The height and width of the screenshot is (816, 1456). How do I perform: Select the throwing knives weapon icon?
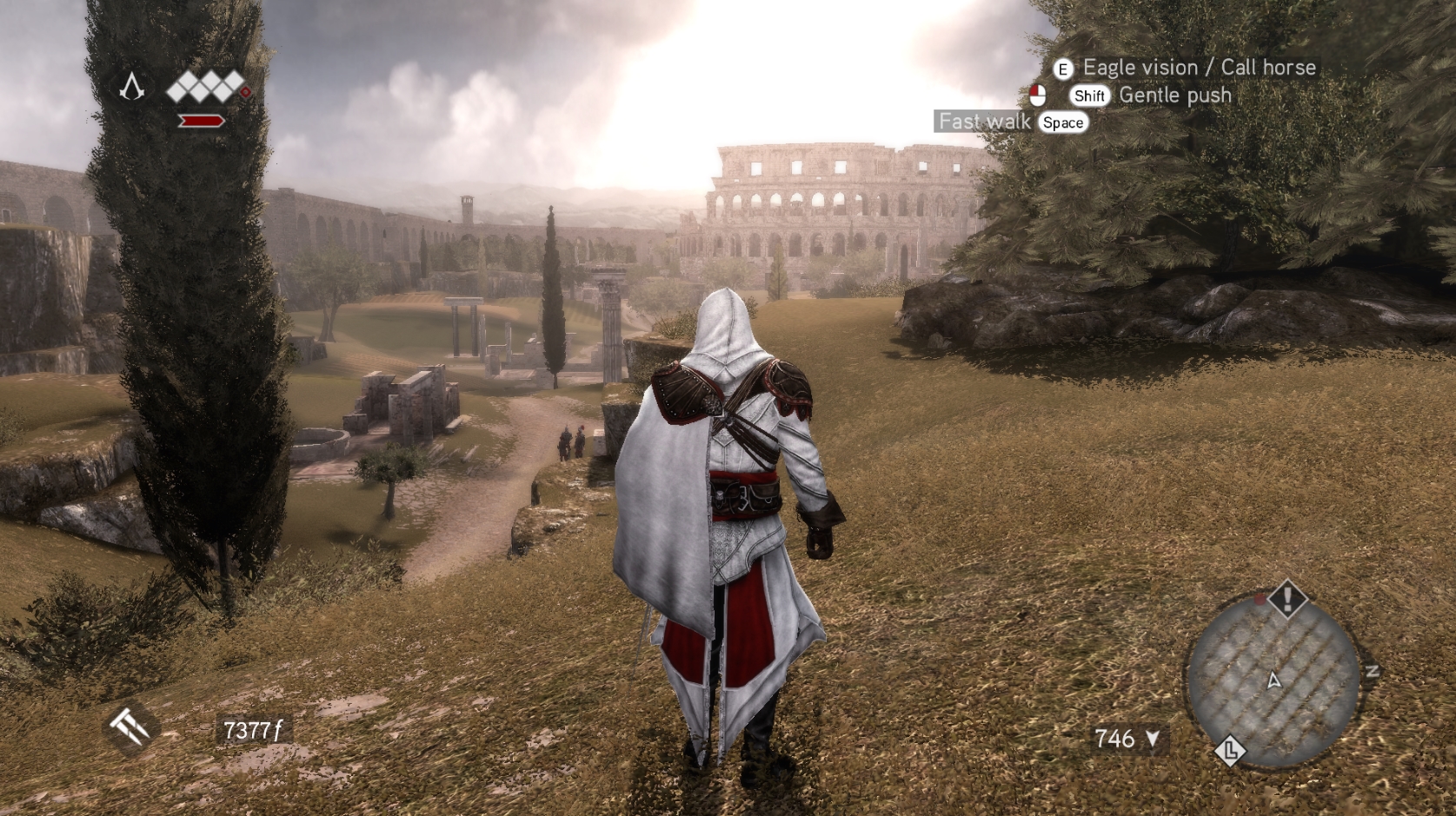(x=127, y=728)
